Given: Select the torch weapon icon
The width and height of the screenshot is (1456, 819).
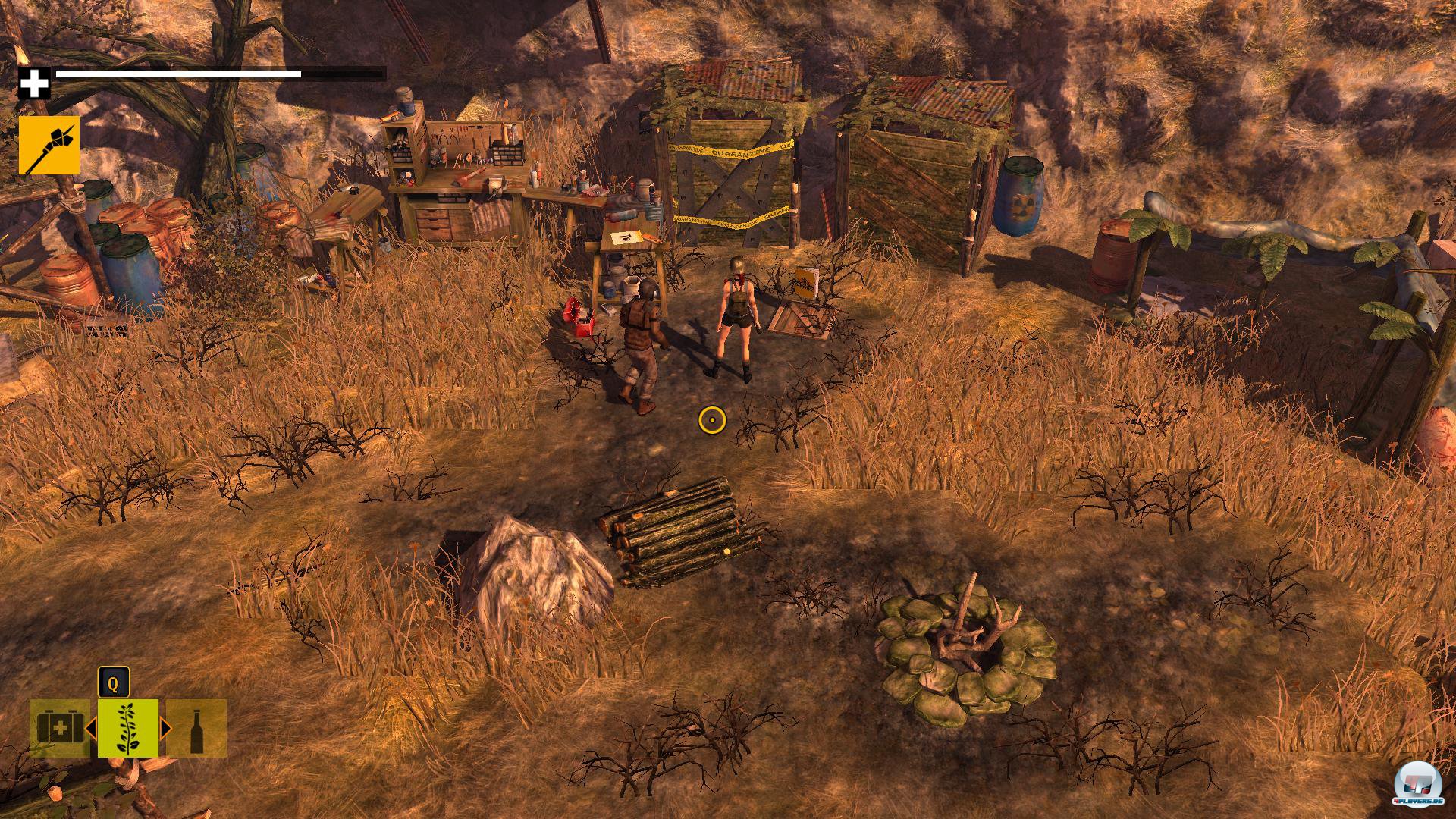Looking at the screenshot, I should coord(49,145).
